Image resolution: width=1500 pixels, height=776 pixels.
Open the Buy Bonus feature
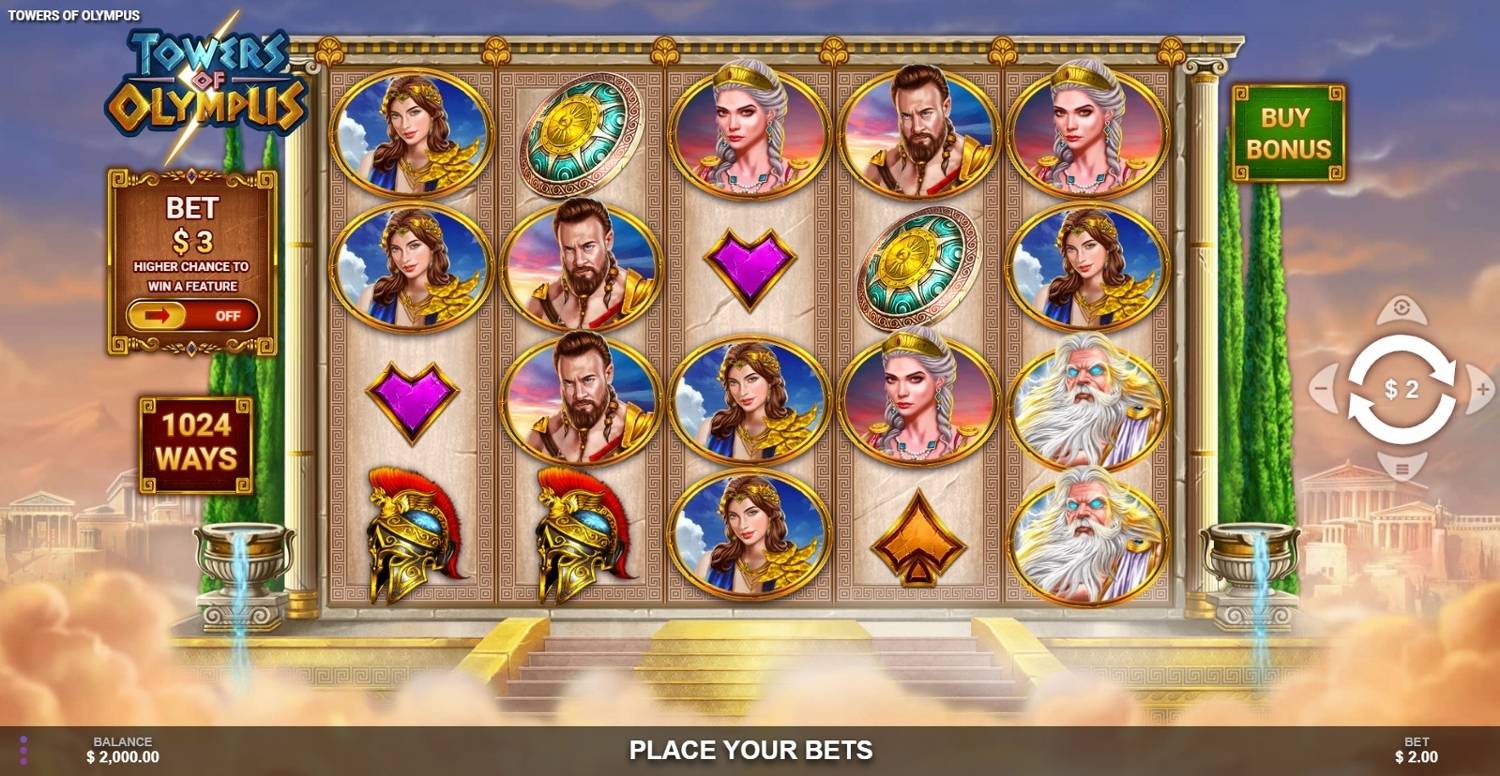[1288, 133]
